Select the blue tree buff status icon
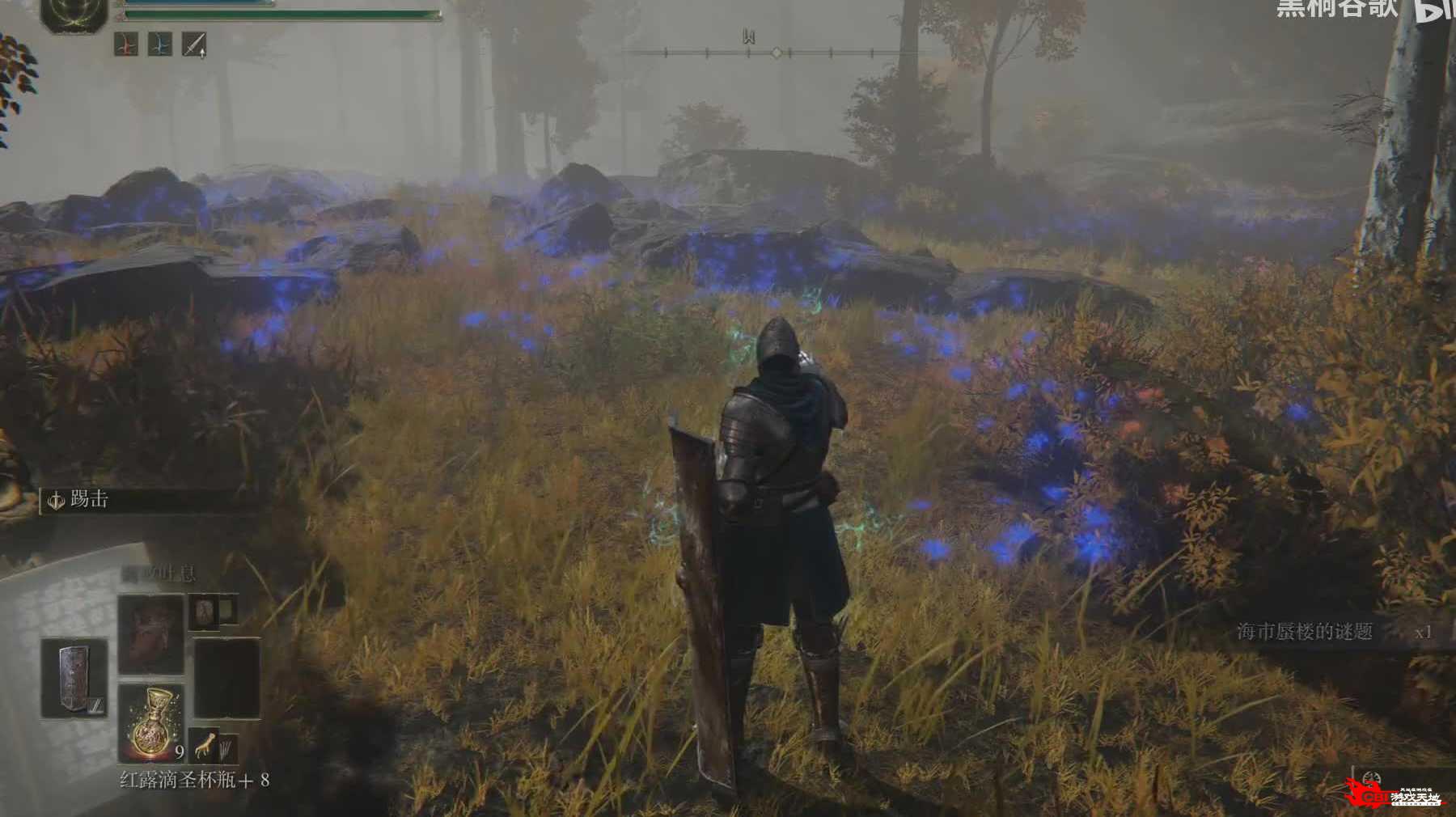1456x817 pixels. tap(160, 44)
